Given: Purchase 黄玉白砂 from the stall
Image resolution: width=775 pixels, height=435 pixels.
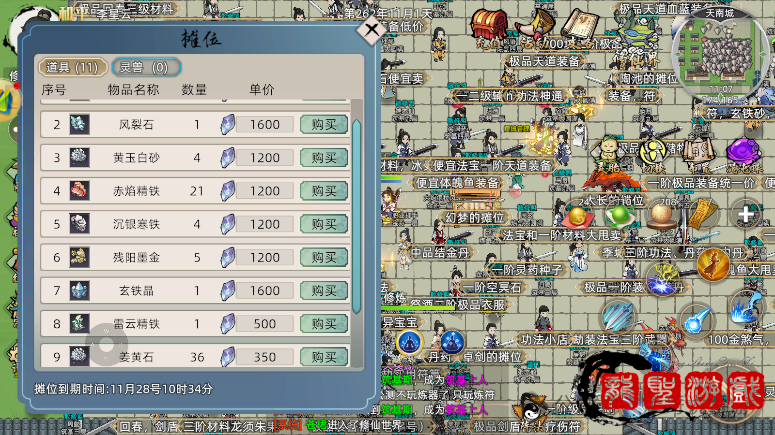Looking at the screenshot, I should pos(324,158).
